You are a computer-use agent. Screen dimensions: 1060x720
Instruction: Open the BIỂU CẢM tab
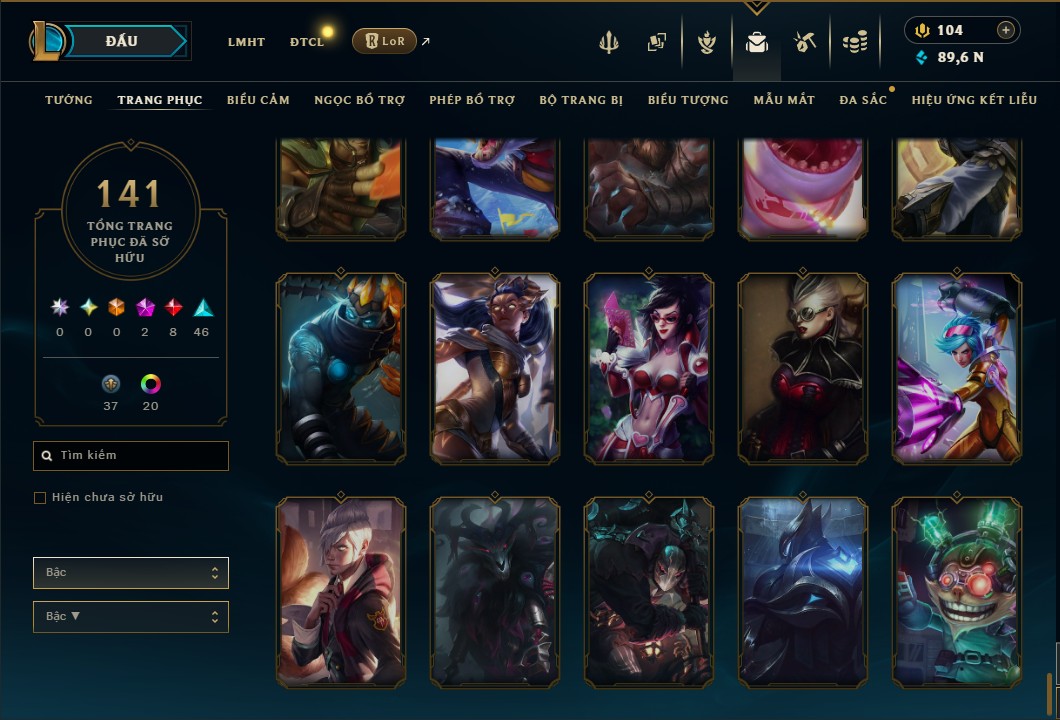(258, 100)
